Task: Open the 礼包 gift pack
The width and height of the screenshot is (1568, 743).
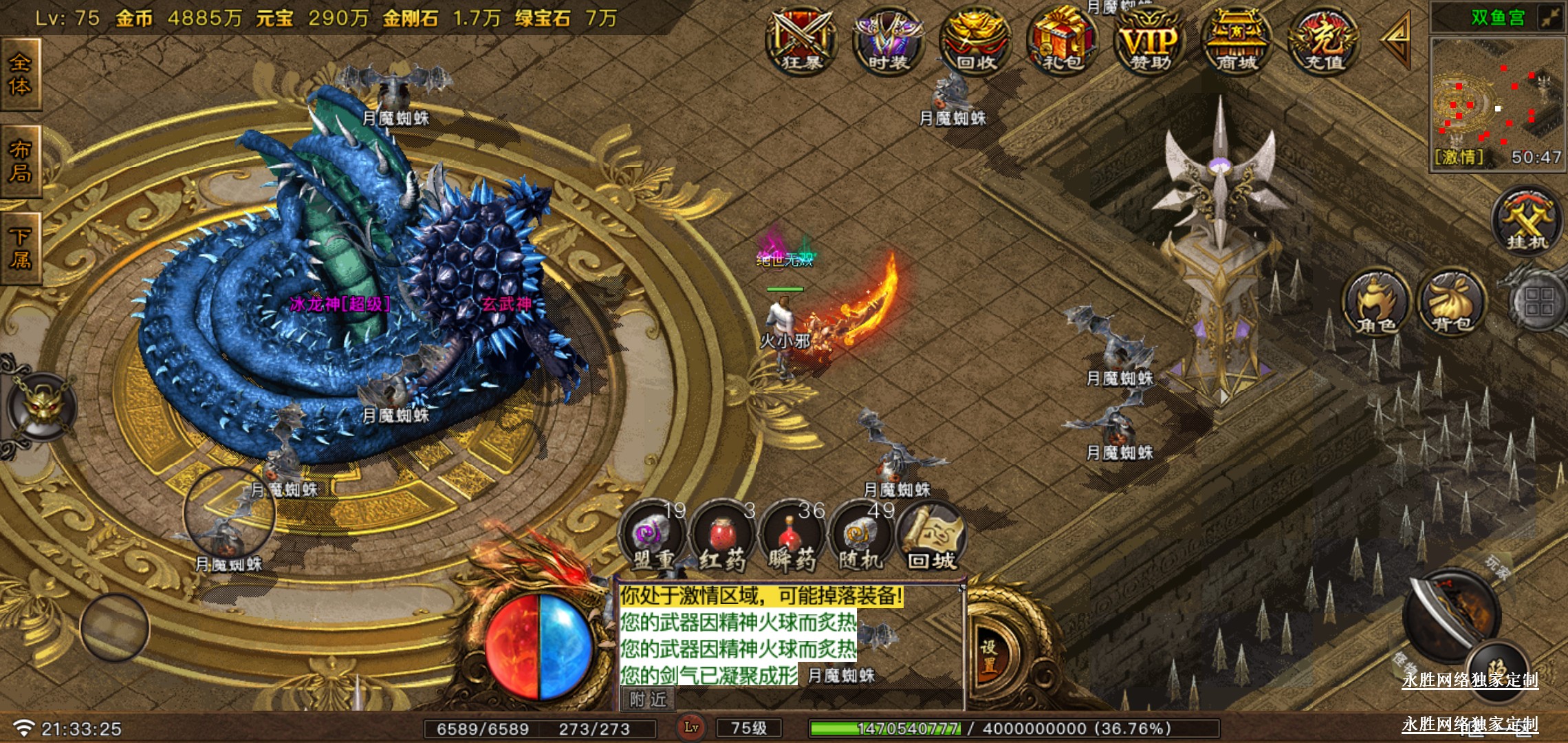Action: click(1063, 41)
